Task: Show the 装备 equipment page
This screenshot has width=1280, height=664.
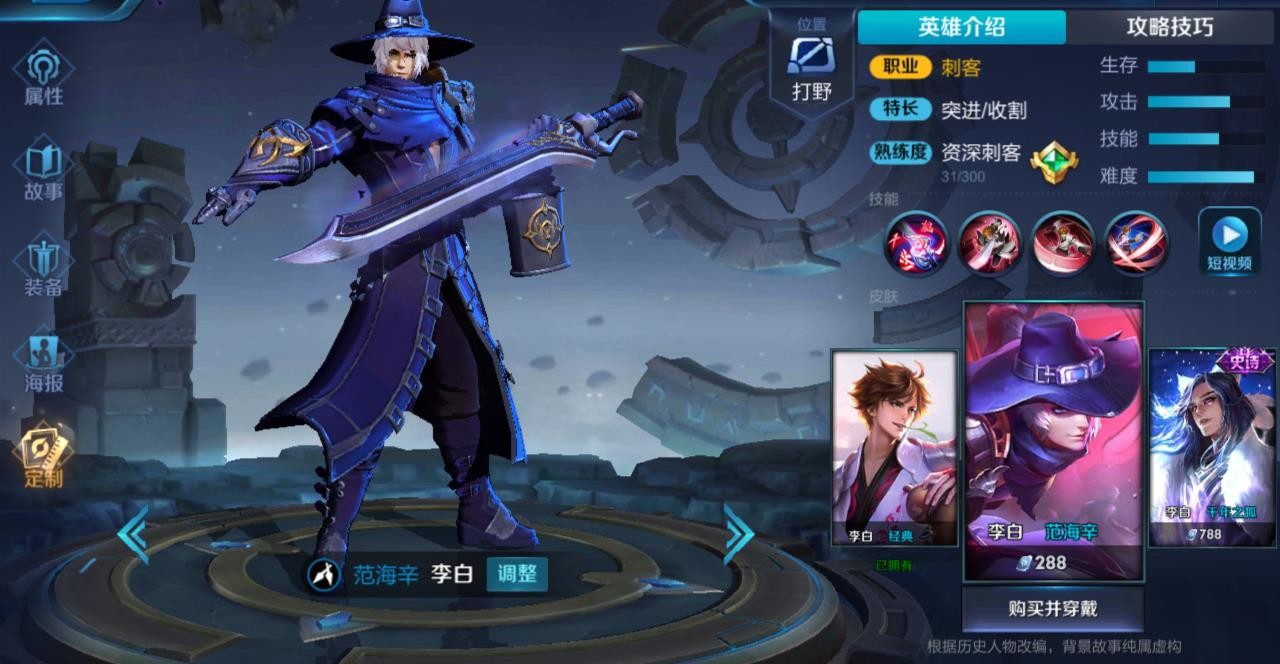Action: (x=43, y=266)
